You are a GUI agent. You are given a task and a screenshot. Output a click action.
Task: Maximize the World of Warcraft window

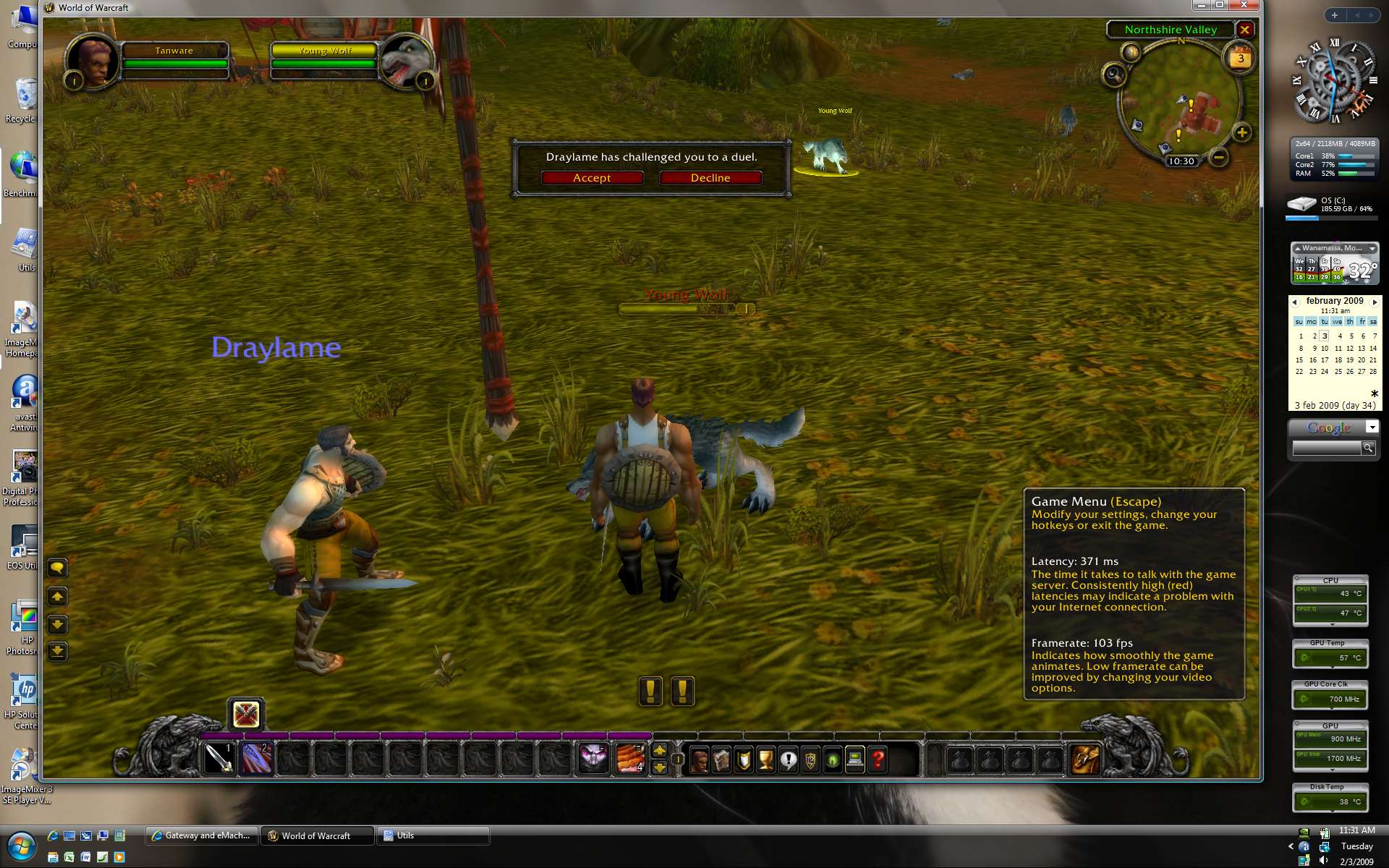pos(1220,5)
